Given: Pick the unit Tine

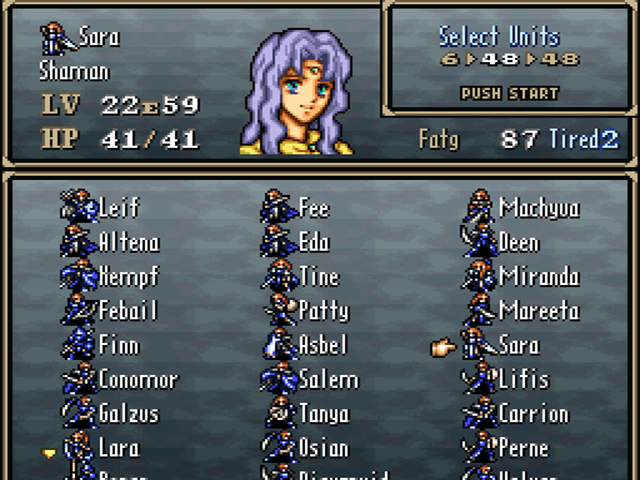Looking at the screenshot, I should pyautogui.click(x=318, y=277).
